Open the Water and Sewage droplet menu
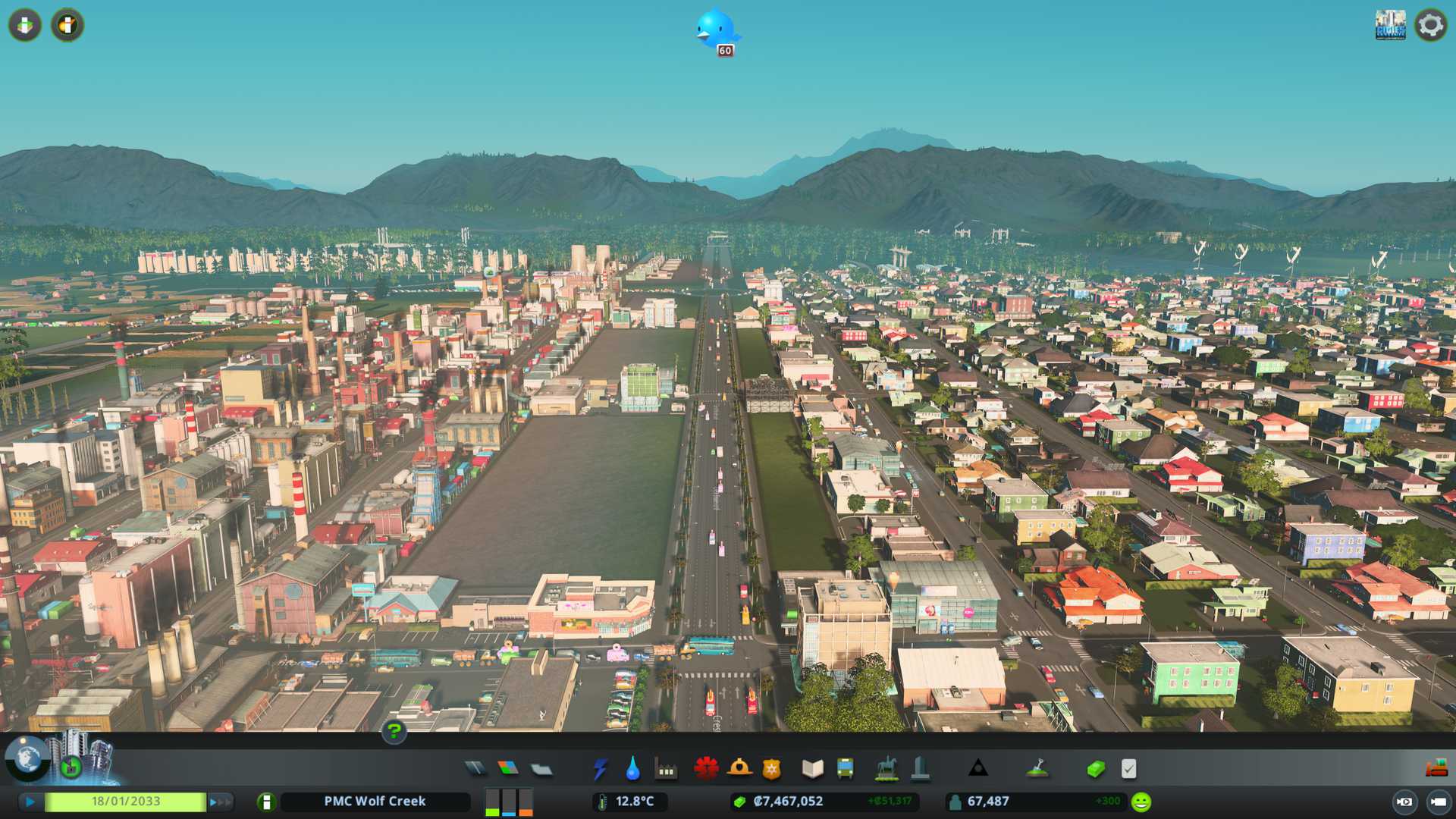 [632, 769]
